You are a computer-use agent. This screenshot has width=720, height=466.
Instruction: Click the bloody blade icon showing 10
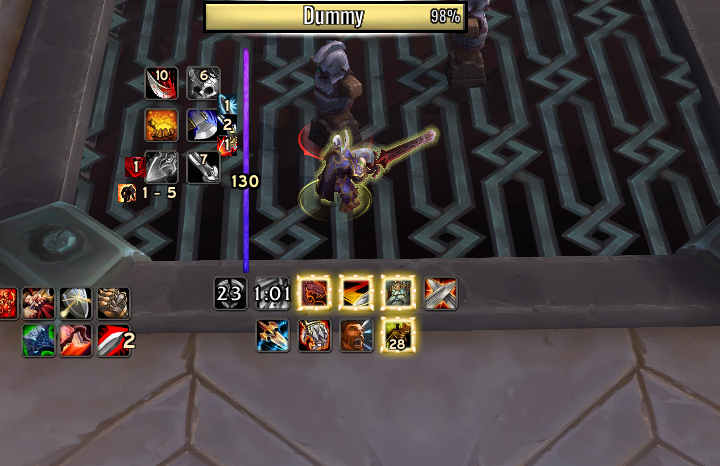(x=161, y=83)
